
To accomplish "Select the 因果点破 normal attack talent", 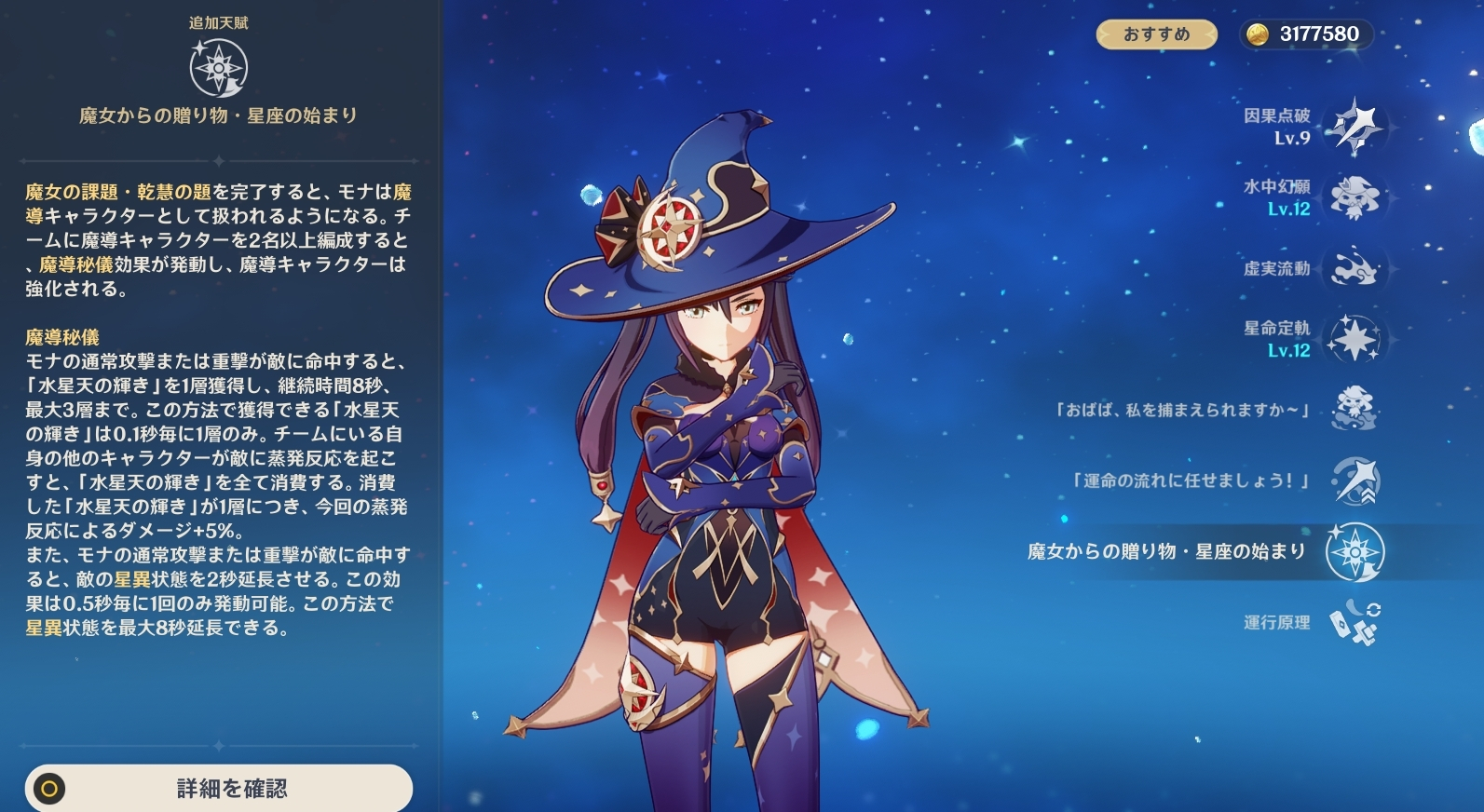I will point(1354,127).
